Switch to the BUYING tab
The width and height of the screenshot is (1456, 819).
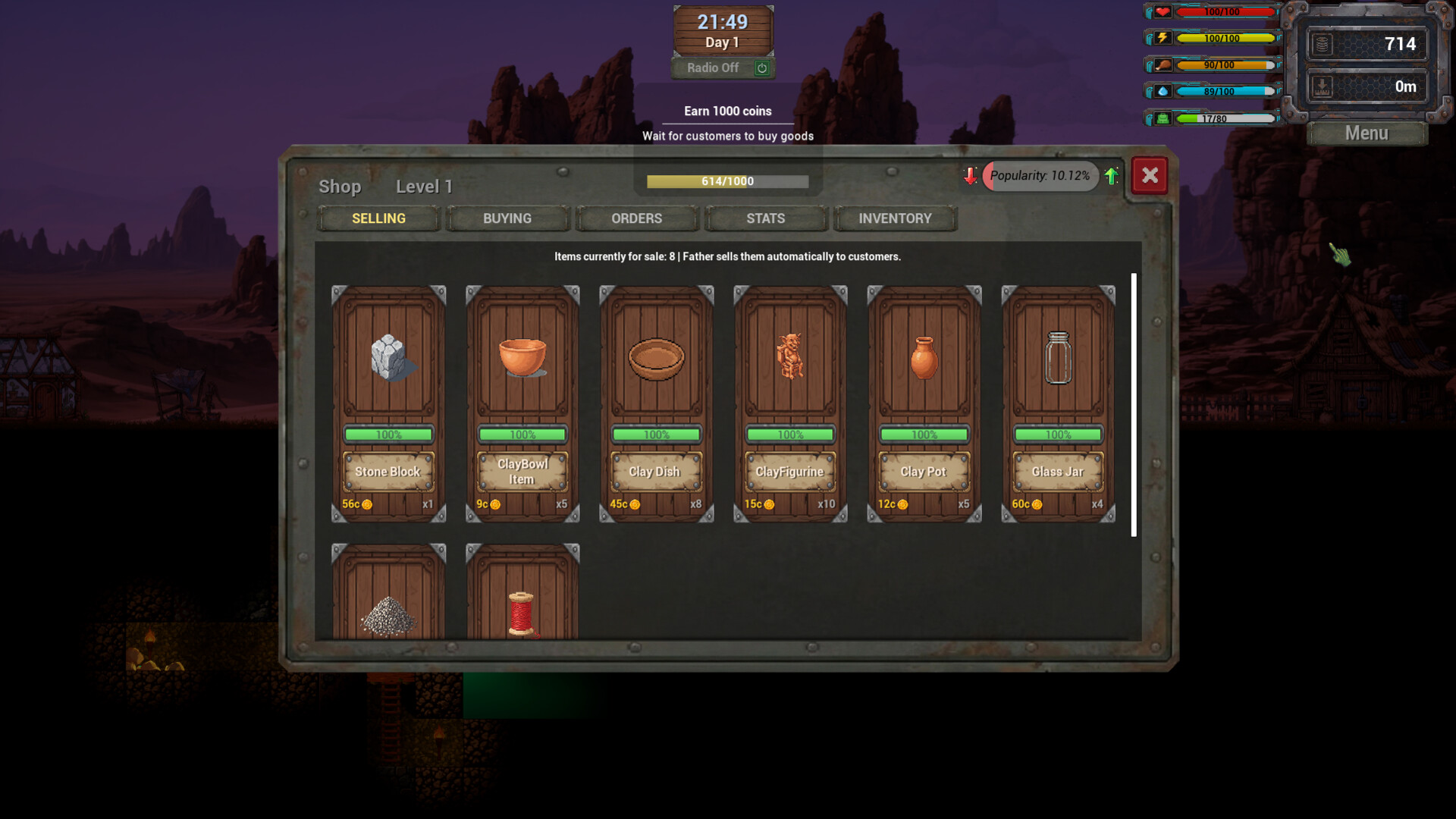(x=507, y=218)
